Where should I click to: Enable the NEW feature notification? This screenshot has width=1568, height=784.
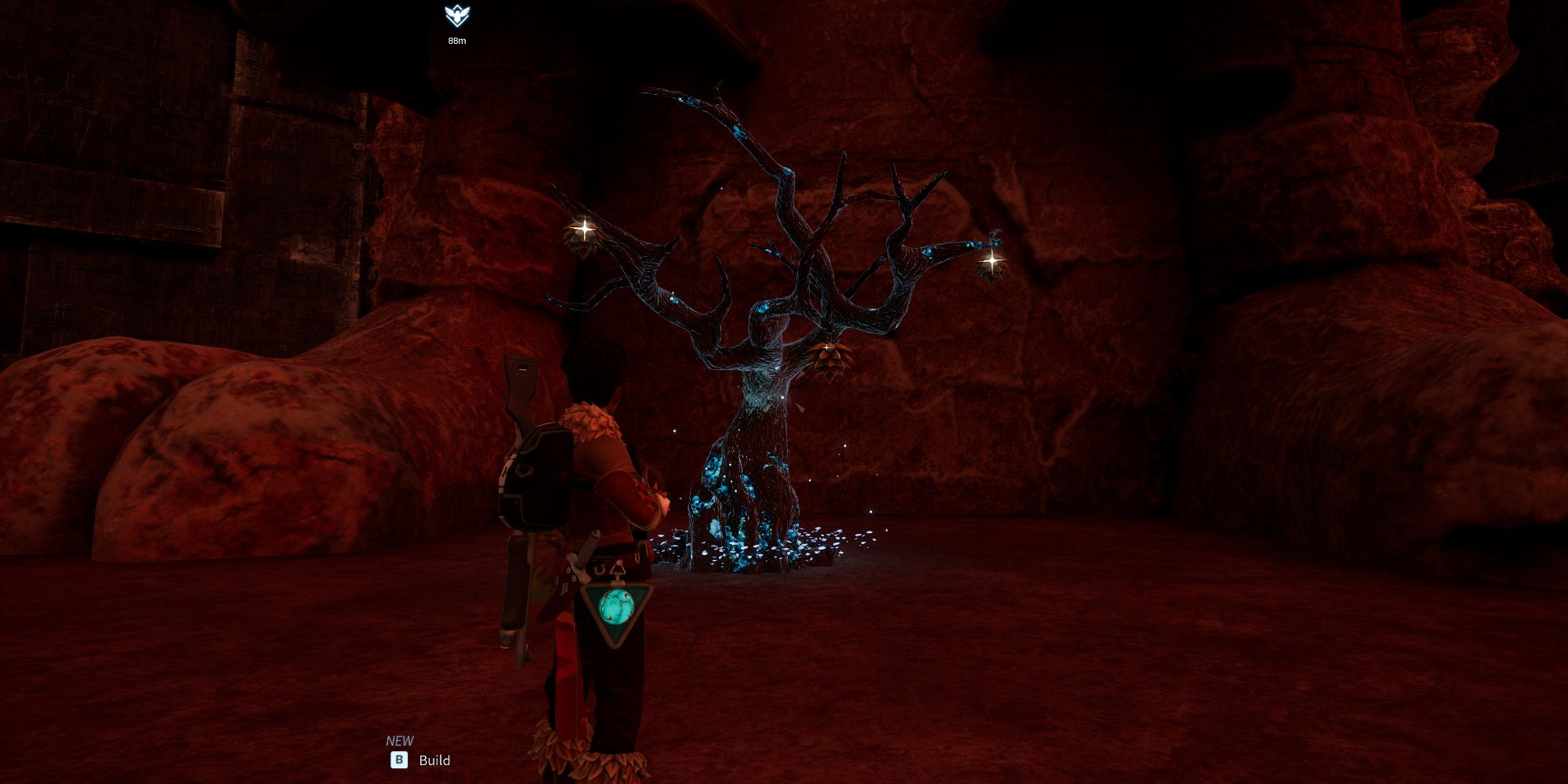(x=401, y=739)
